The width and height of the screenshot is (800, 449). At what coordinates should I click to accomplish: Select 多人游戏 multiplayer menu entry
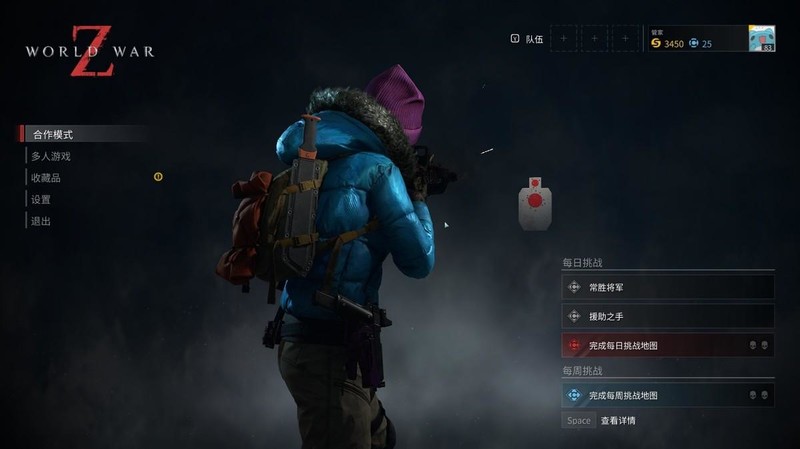pyautogui.click(x=51, y=156)
